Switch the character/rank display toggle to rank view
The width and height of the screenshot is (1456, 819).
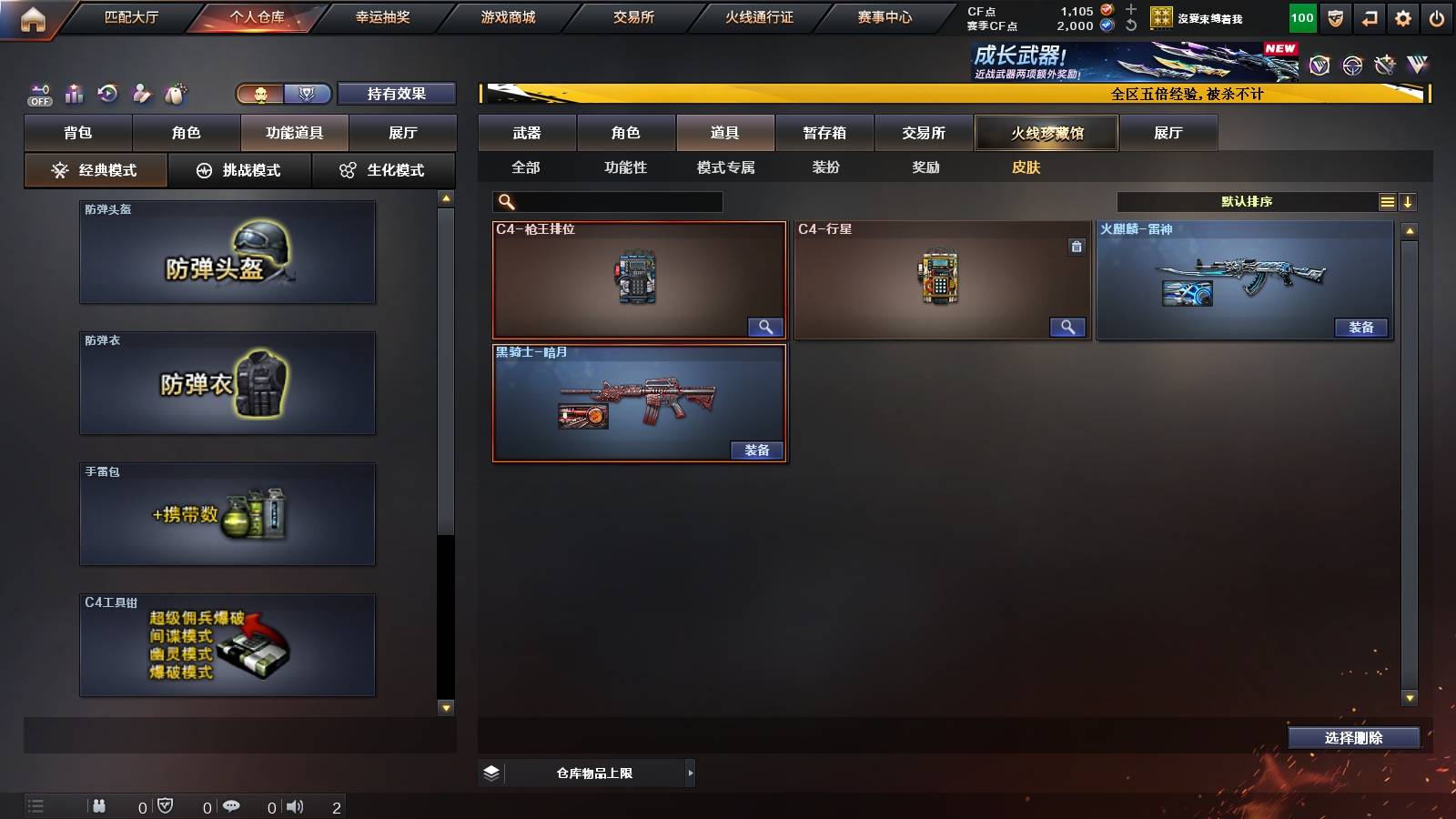click(x=308, y=93)
